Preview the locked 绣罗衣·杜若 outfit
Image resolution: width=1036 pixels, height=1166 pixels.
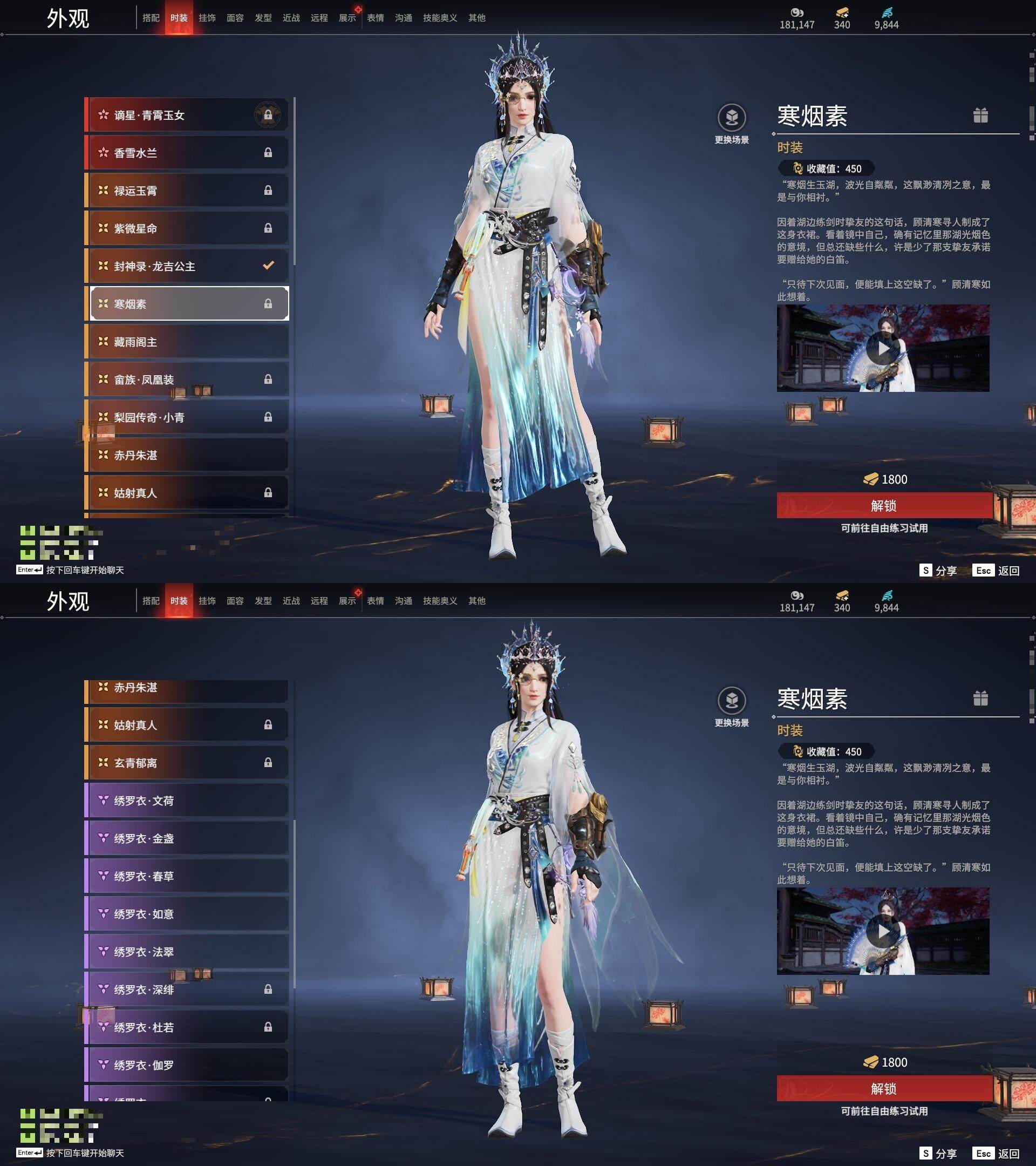pos(187,1027)
